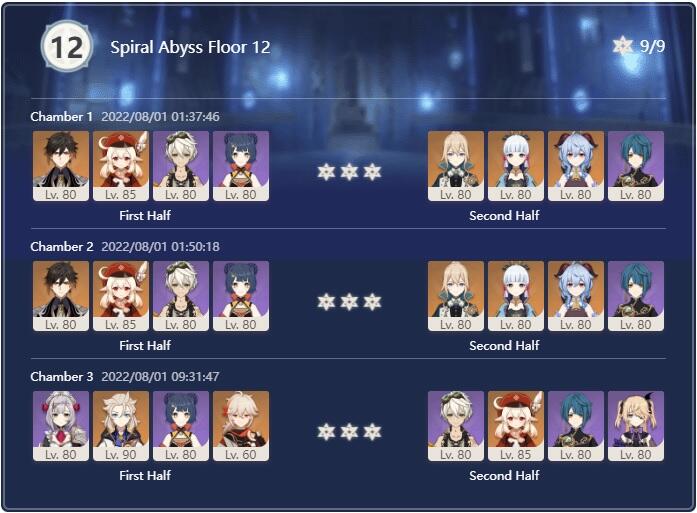Choose Klee's portrait in Chamber 2
Image resolution: width=697 pixels, height=513 pixels.
(x=121, y=294)
